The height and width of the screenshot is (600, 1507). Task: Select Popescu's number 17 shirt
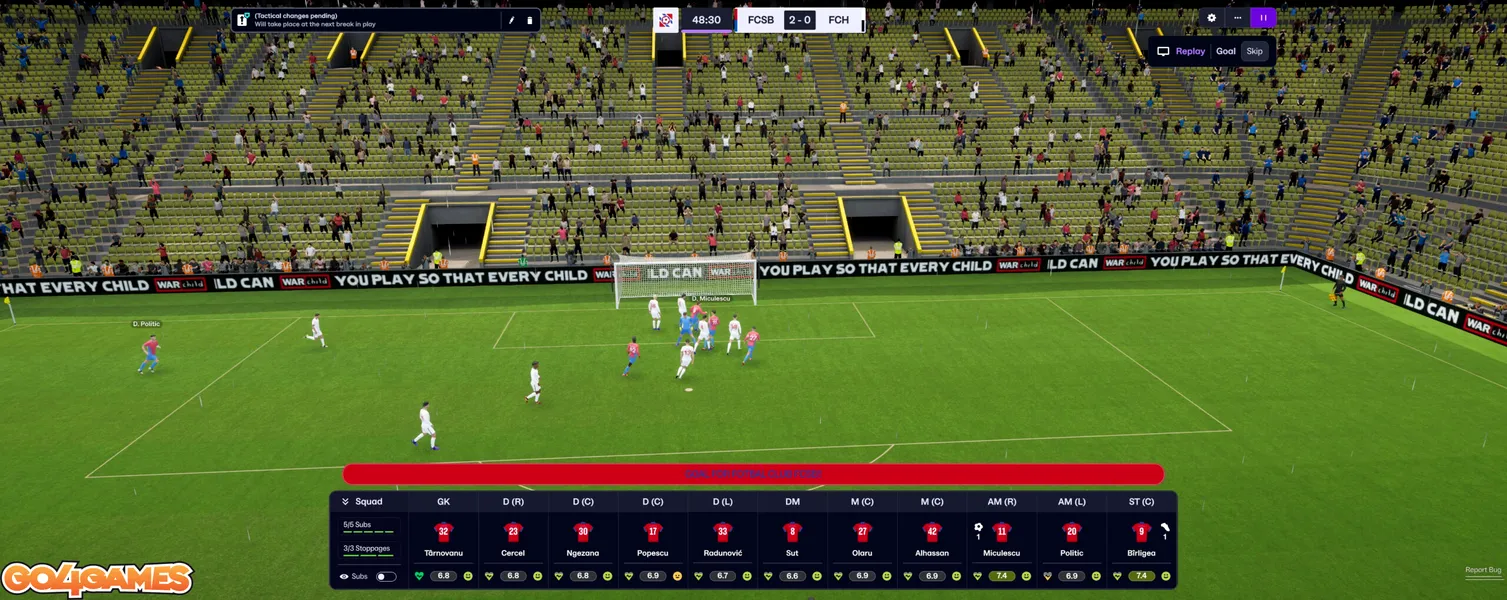[653, 533]
